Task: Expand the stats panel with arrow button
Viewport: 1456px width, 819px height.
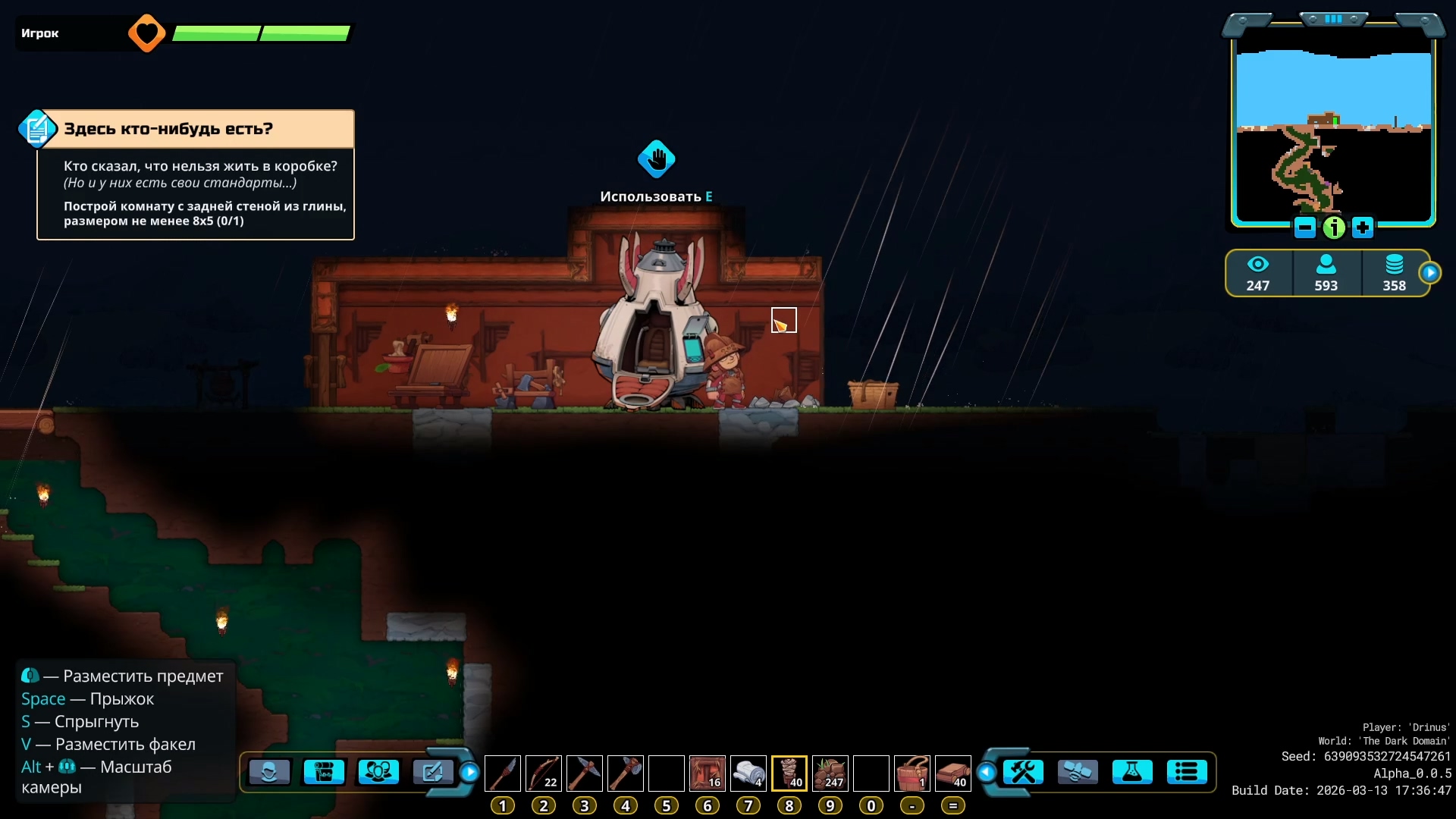Action: coord(1429,273)
